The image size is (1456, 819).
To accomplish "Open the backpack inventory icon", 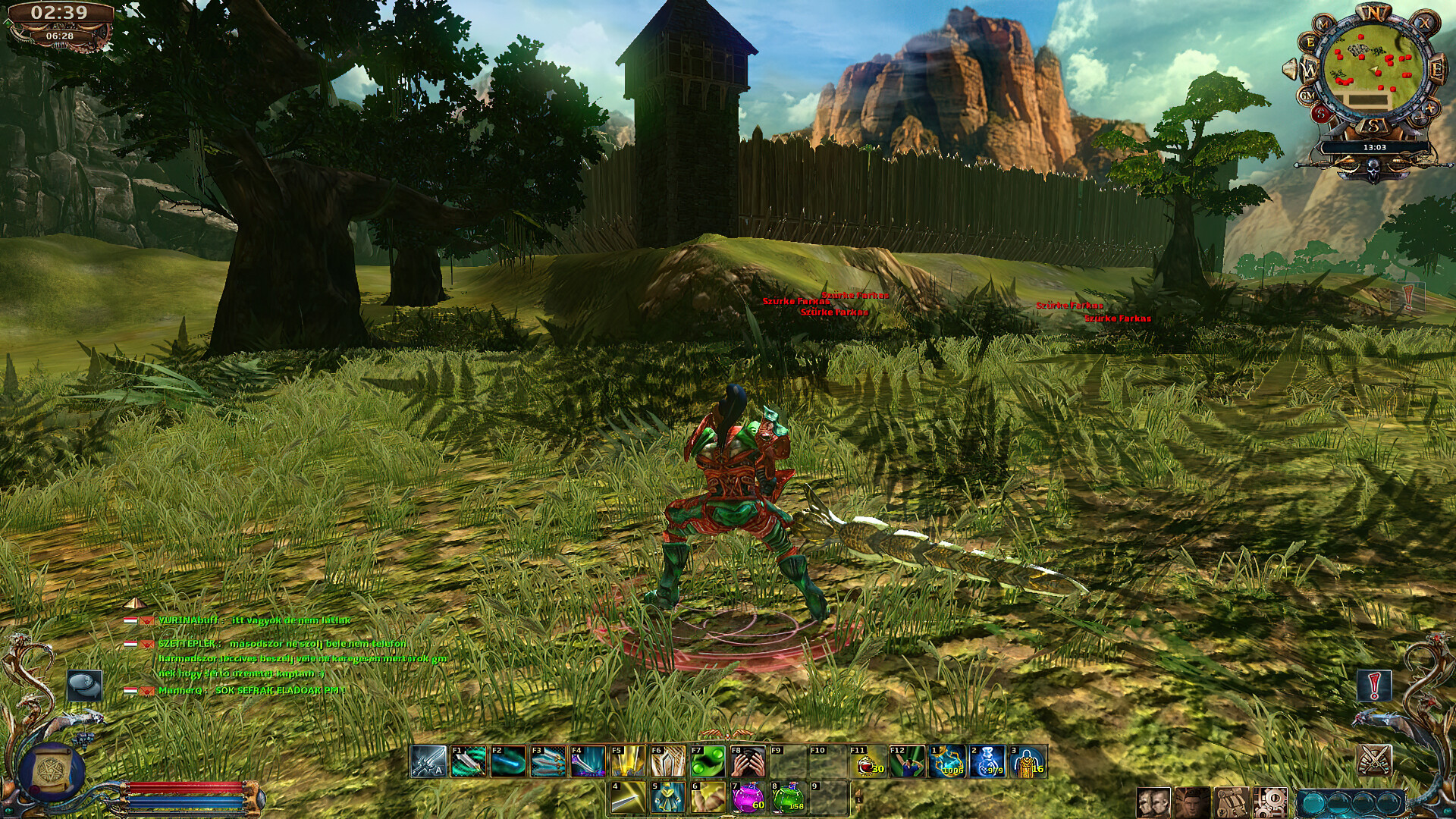I will [1232, 802].
